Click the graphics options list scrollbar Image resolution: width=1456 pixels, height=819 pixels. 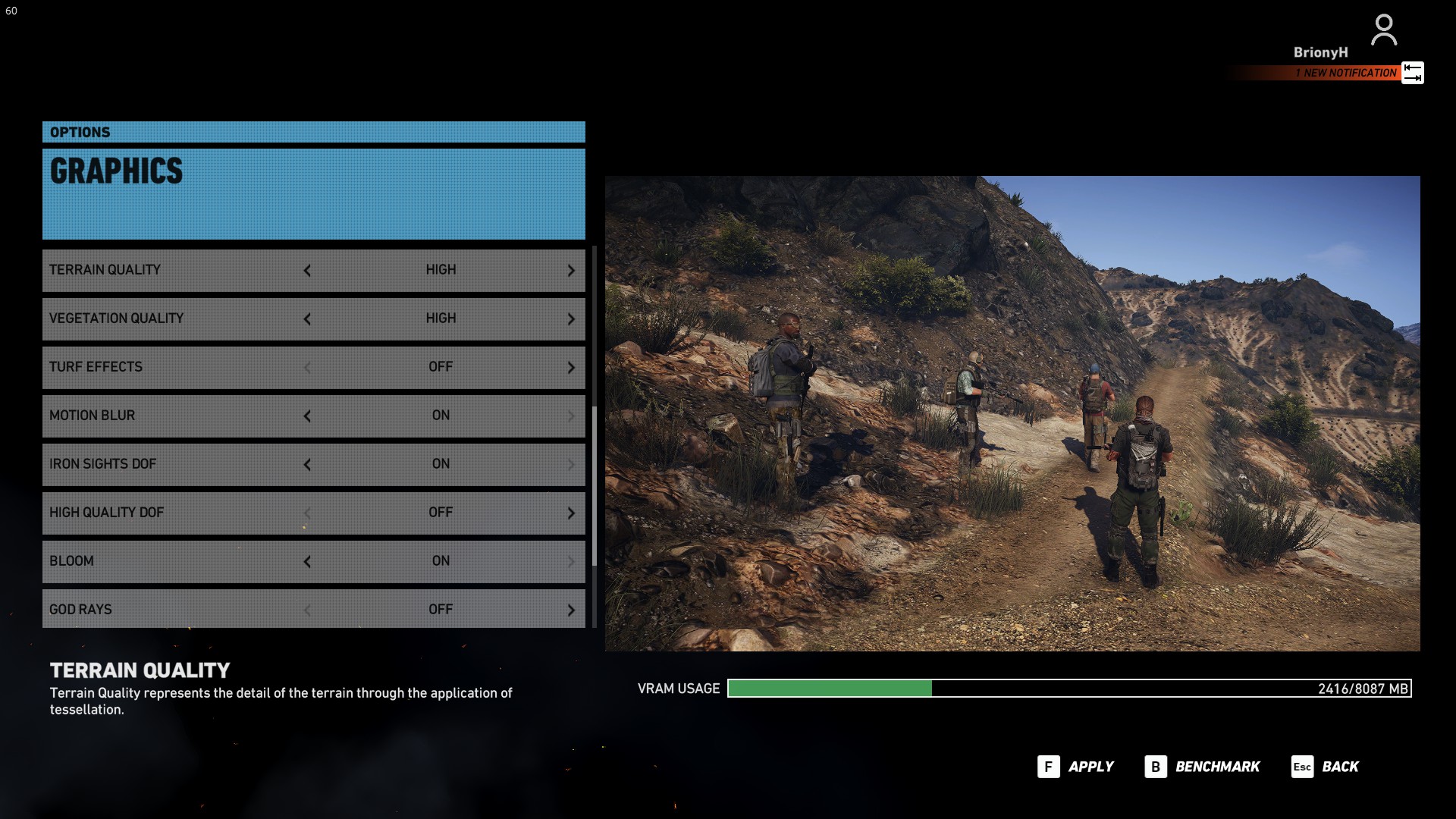tap(595, 485)
